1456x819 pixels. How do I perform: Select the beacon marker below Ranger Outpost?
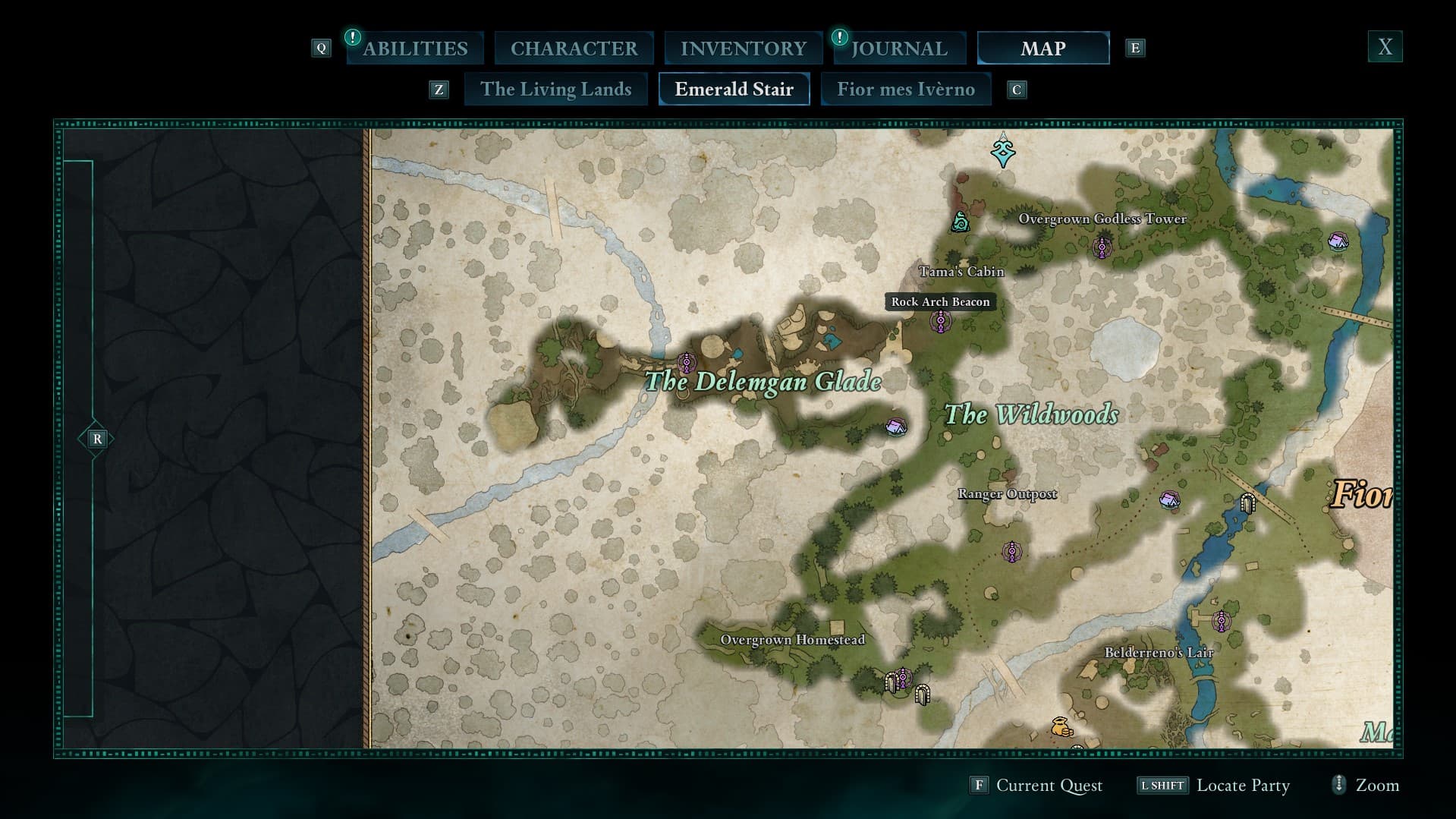click(x=1011, y=552)
